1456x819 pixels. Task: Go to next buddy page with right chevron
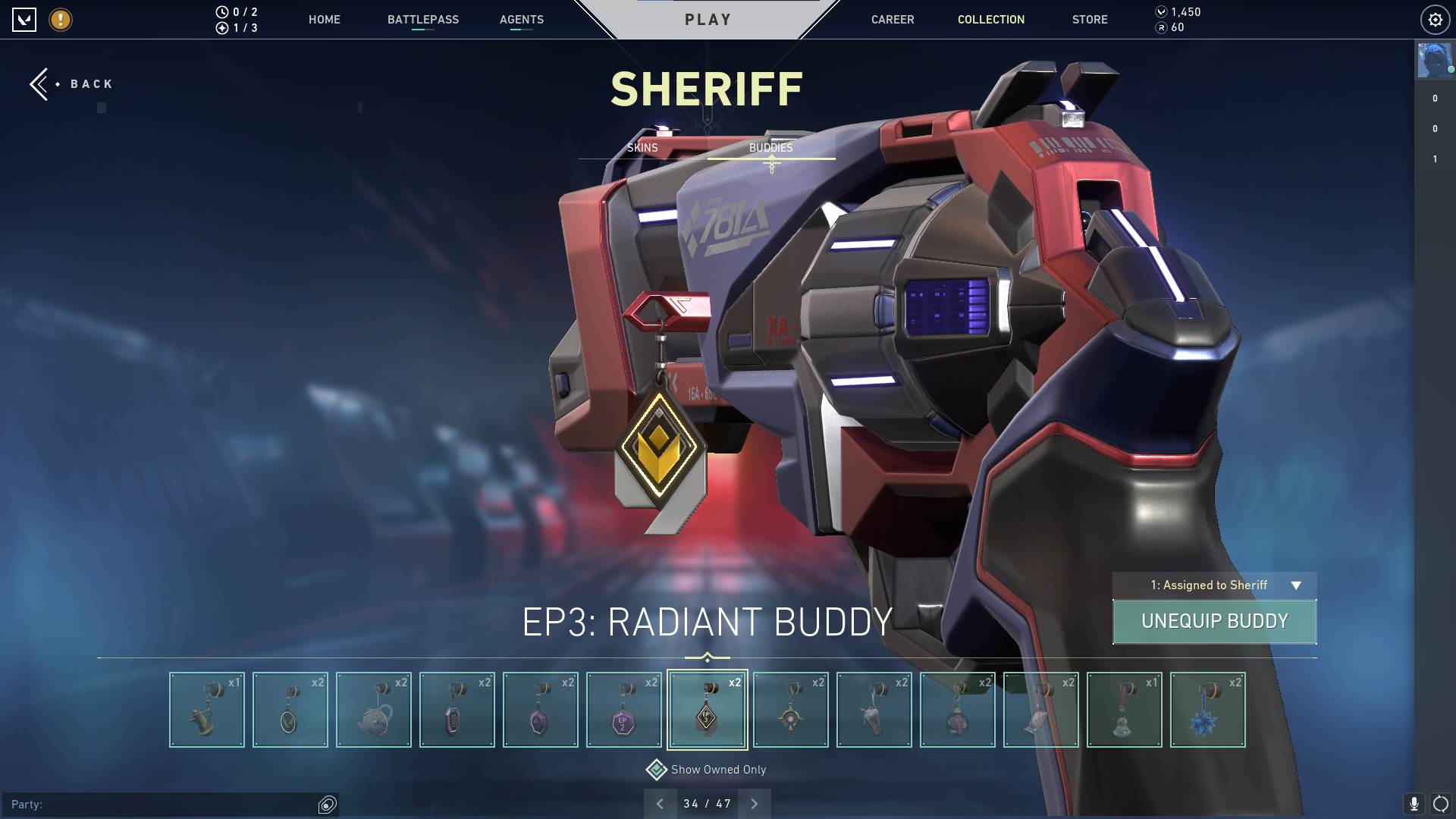[x=754, y=802]
